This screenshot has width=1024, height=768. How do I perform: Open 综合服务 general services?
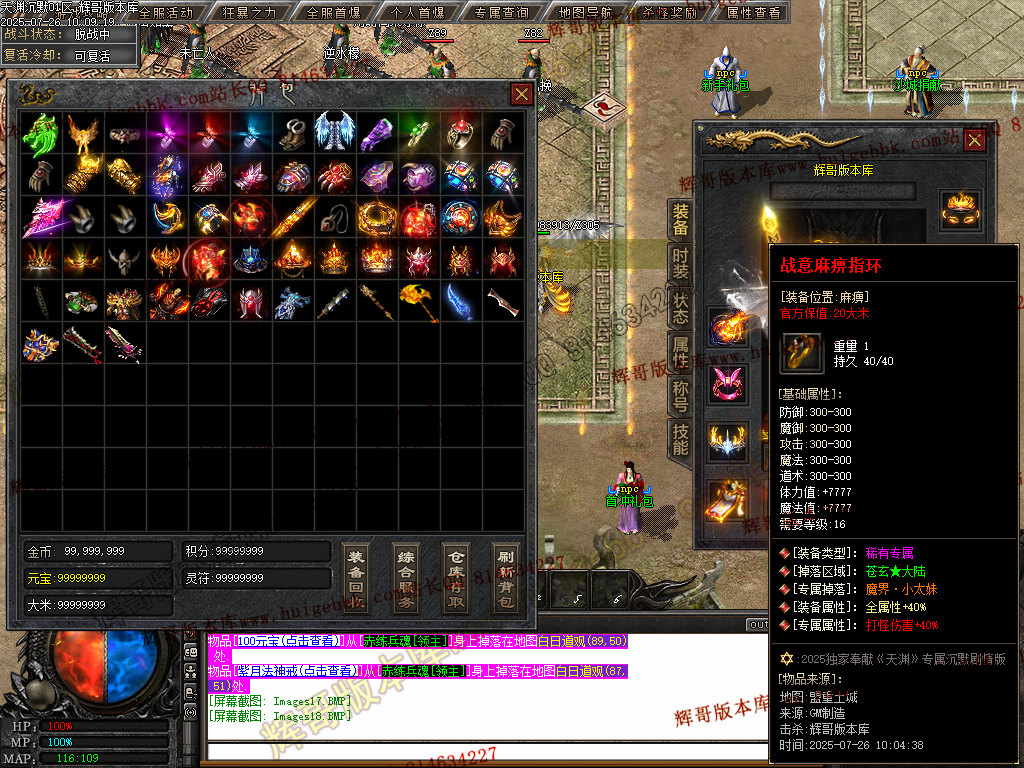(405, 578)
